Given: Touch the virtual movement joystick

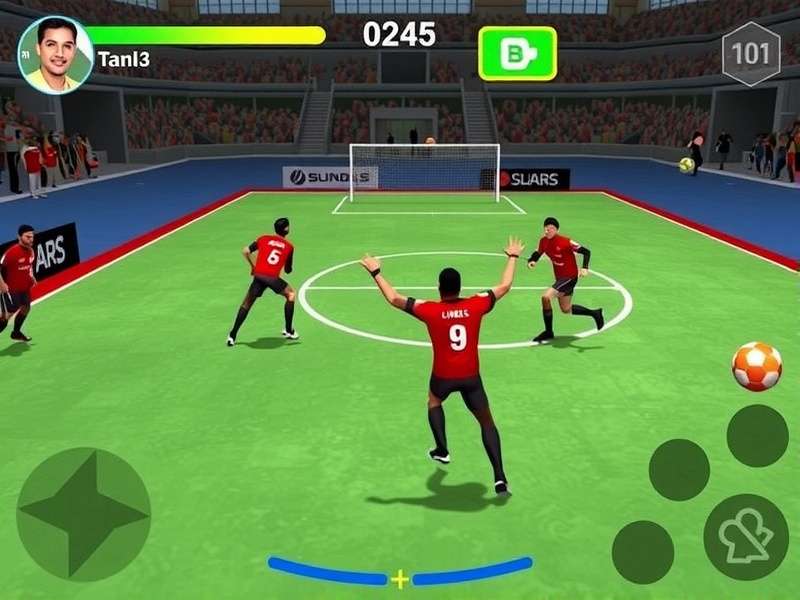Looking at the screenshot, I should tap(84, 513).
